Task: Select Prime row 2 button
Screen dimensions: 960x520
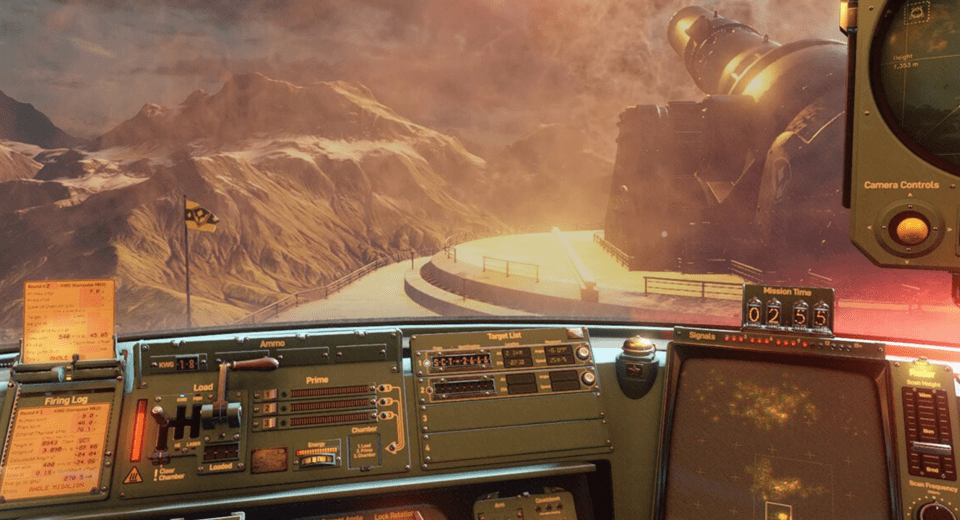Action: click(x=269, y=408)
